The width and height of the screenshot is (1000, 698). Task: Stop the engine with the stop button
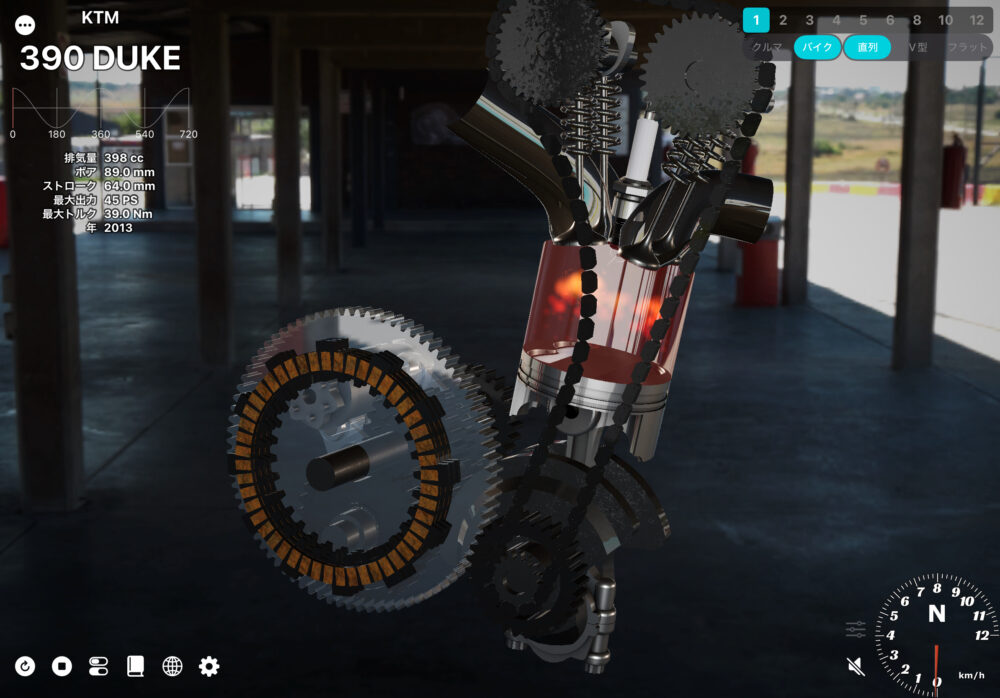pos(62,666)
